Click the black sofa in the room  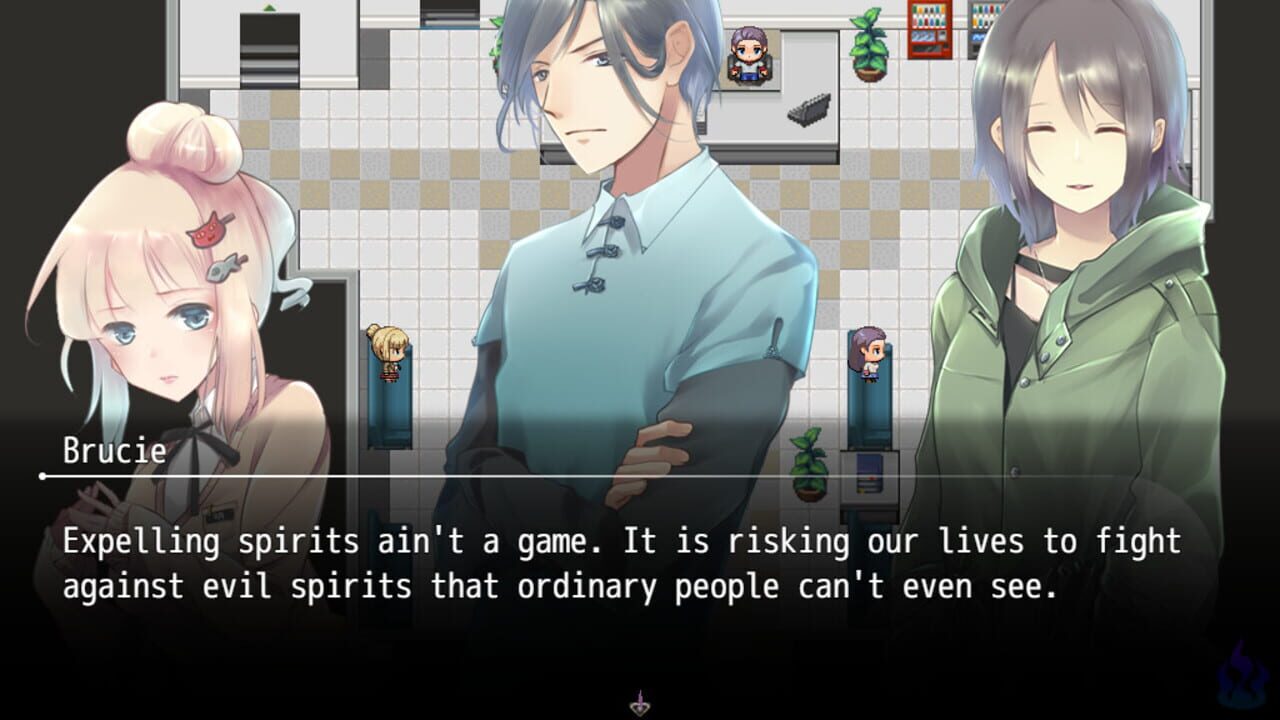[x=810, y=110]
